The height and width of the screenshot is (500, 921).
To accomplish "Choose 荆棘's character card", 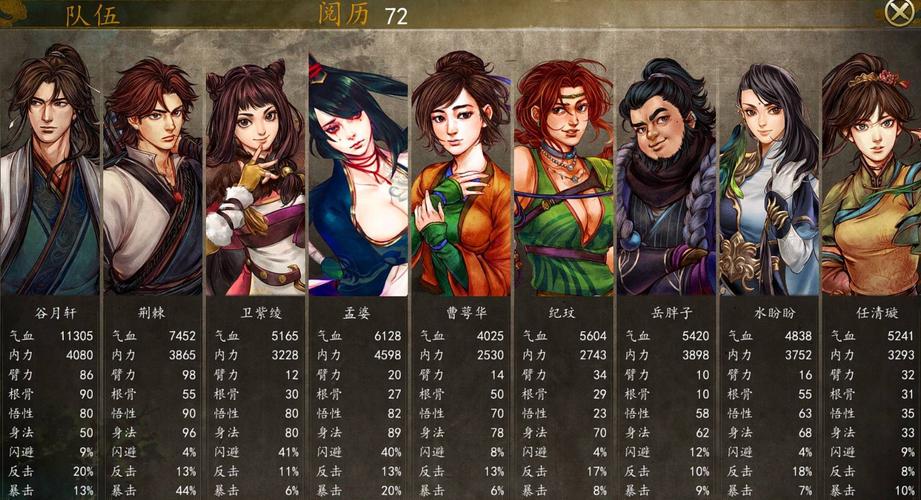I will click(152, 175).
